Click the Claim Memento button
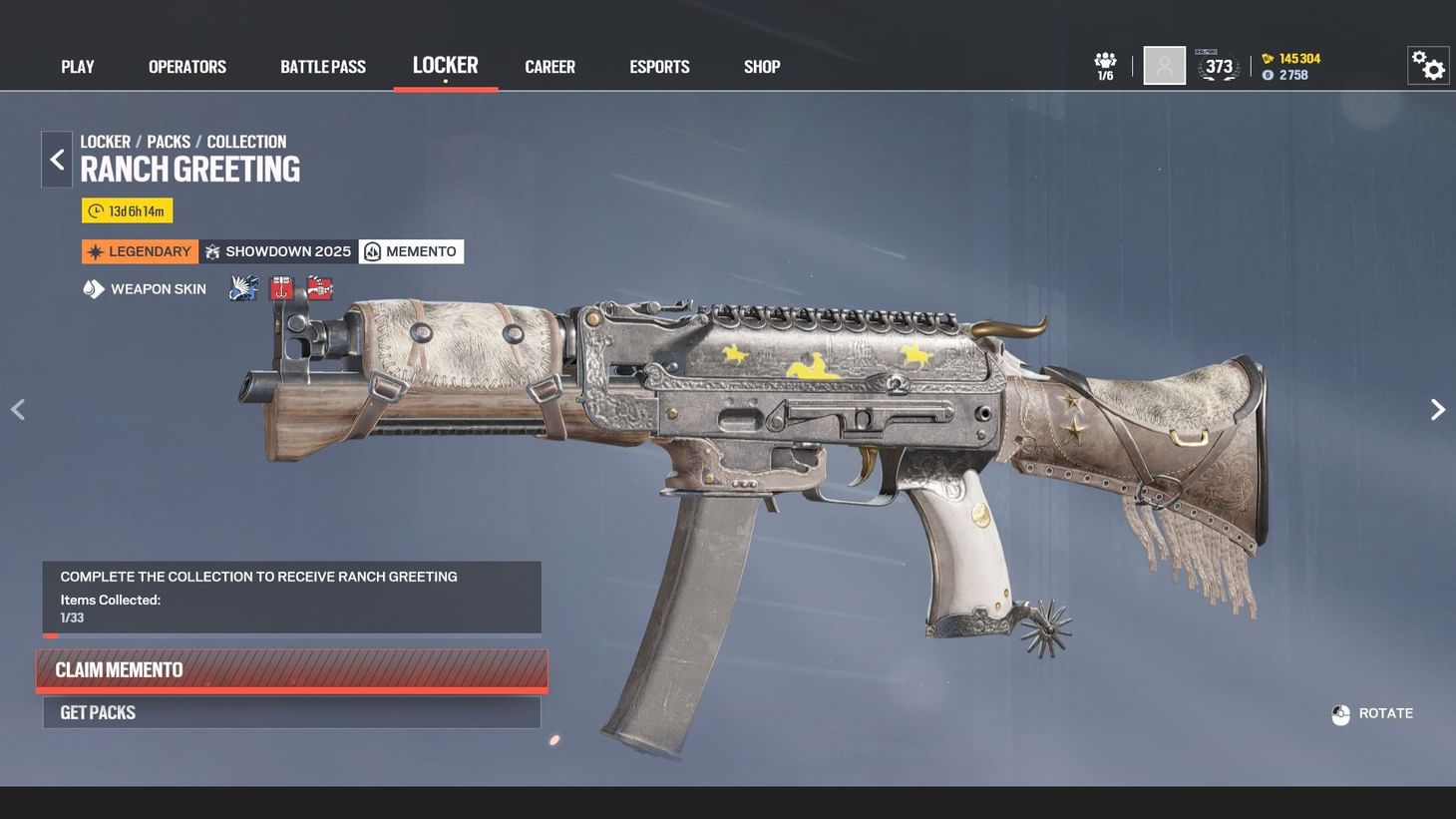 click(x=291, y=669)
